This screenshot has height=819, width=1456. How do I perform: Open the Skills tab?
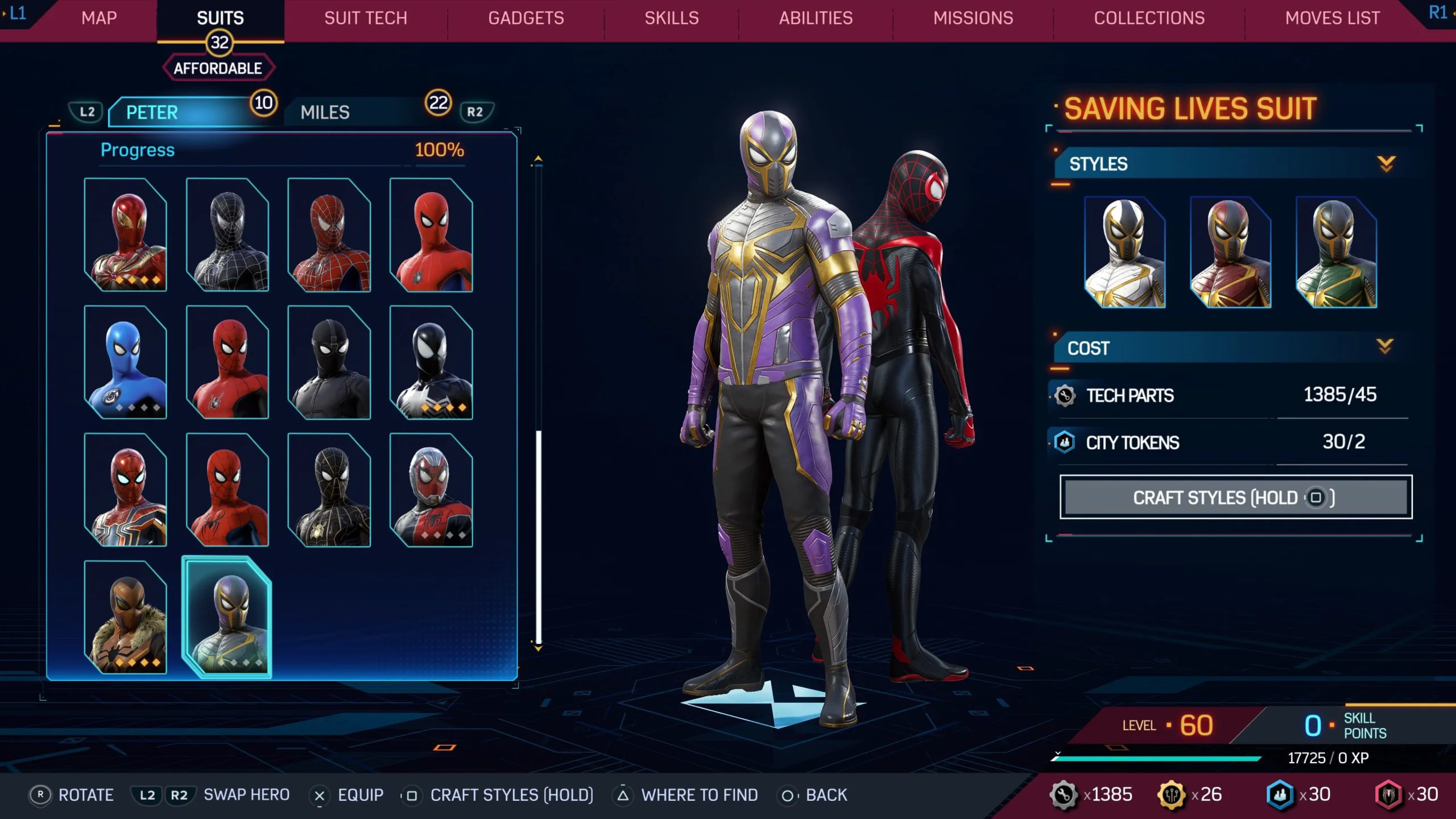tap(672, 18)
